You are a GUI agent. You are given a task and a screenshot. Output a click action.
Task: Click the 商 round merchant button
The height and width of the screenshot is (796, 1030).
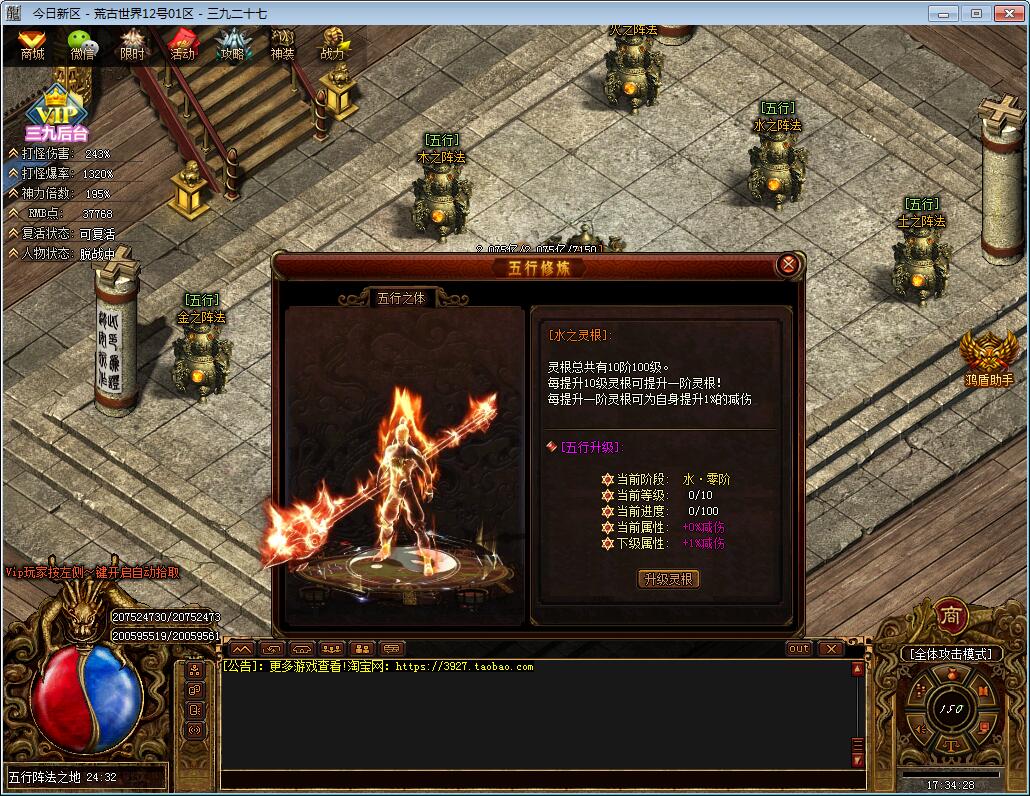(x=950, y=616)
